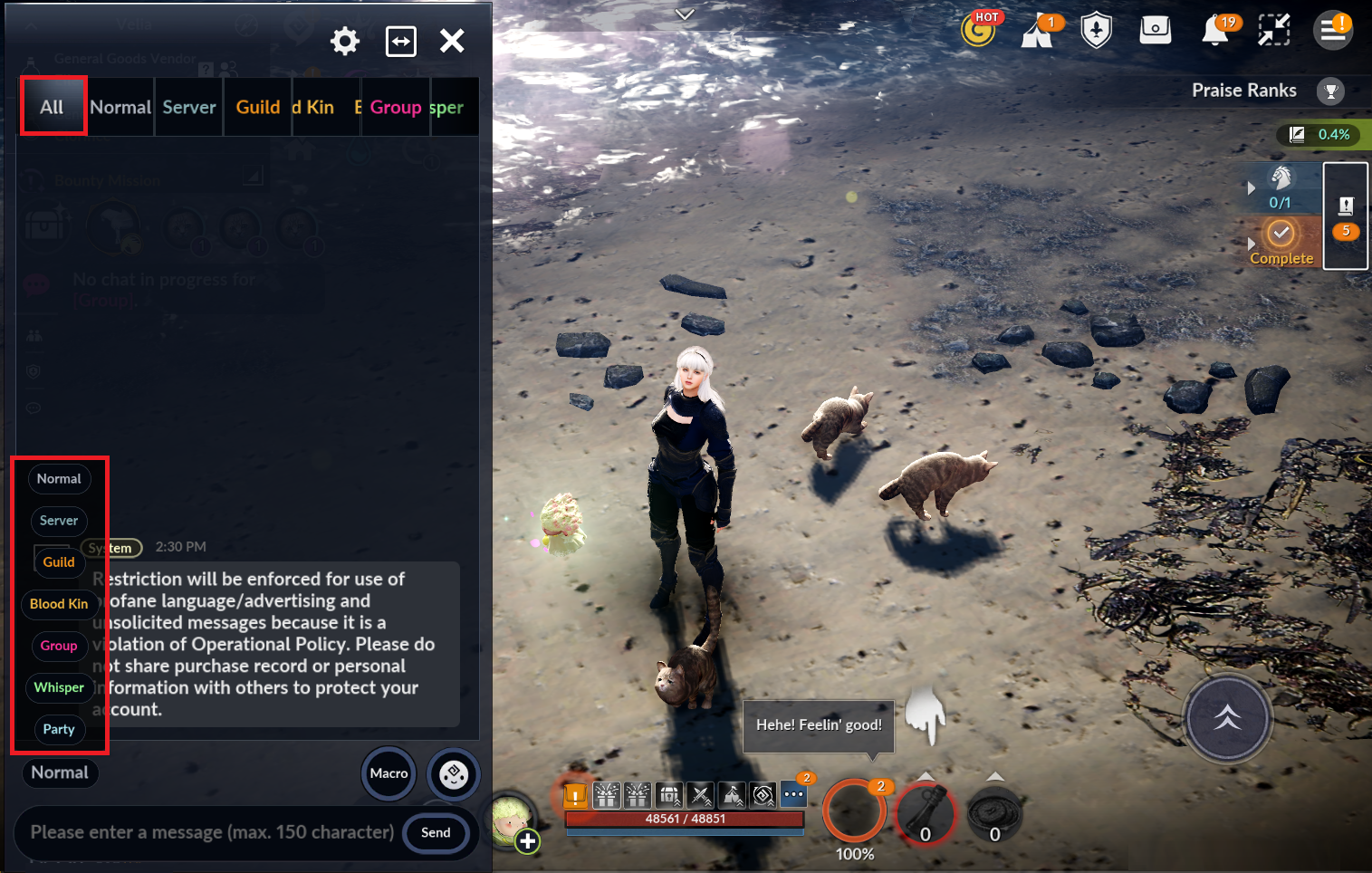Focus the chat message input field
This screenshot has height=873, width=1372.
coord(212,832)
